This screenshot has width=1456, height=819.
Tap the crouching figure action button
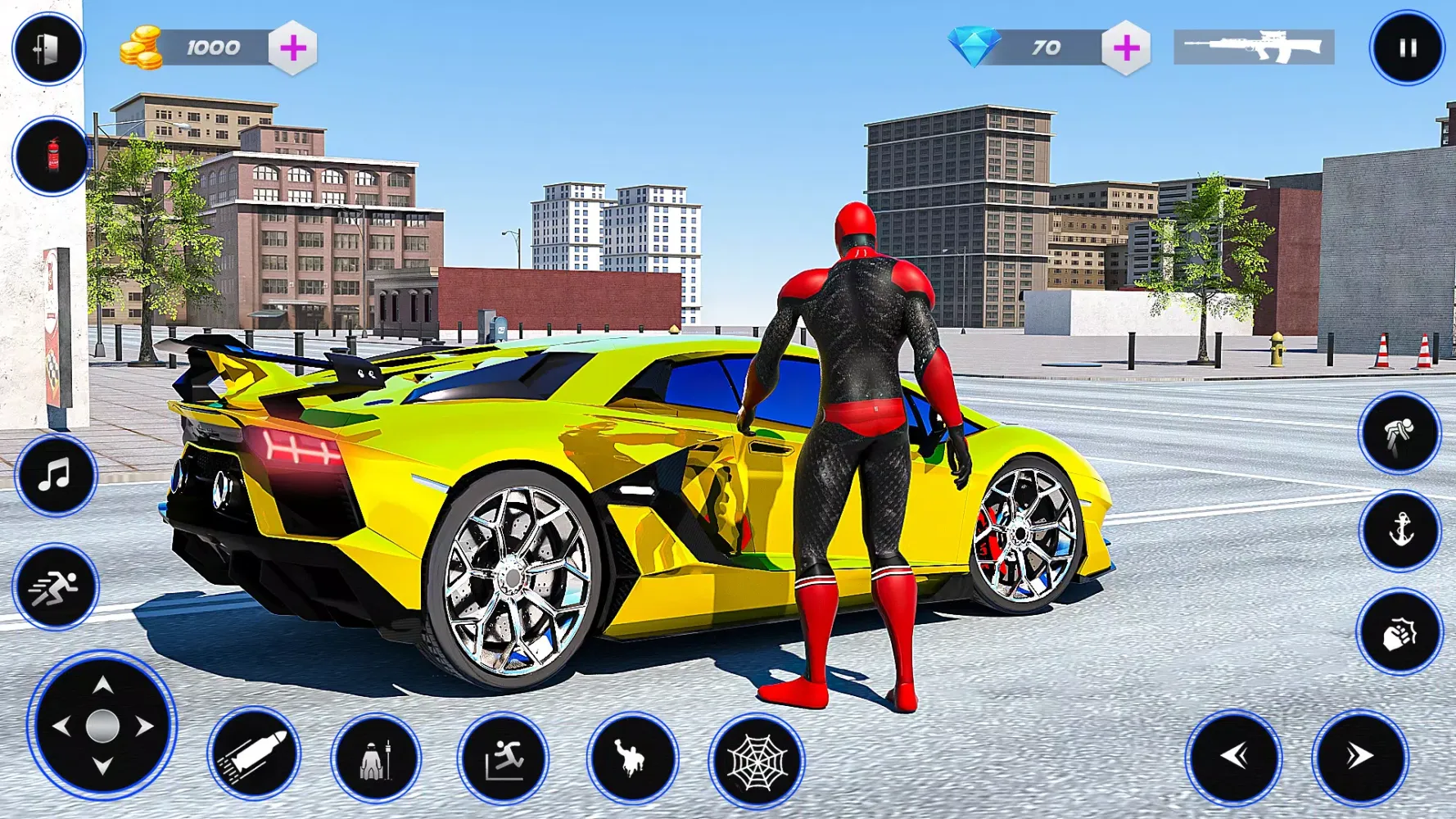(x=1399, y=433)
